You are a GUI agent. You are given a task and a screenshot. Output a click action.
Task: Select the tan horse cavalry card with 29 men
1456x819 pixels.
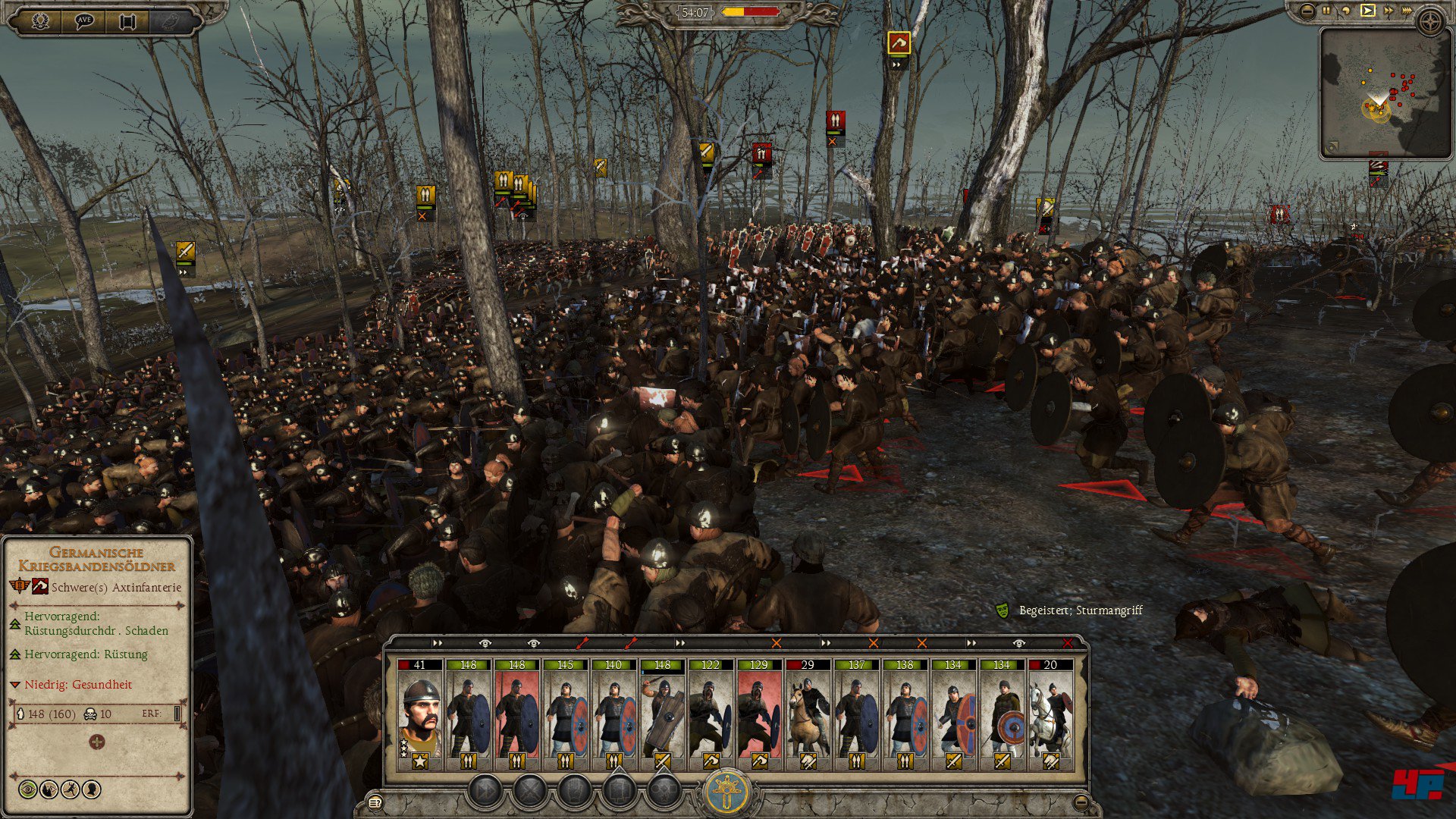pos(808,714)
